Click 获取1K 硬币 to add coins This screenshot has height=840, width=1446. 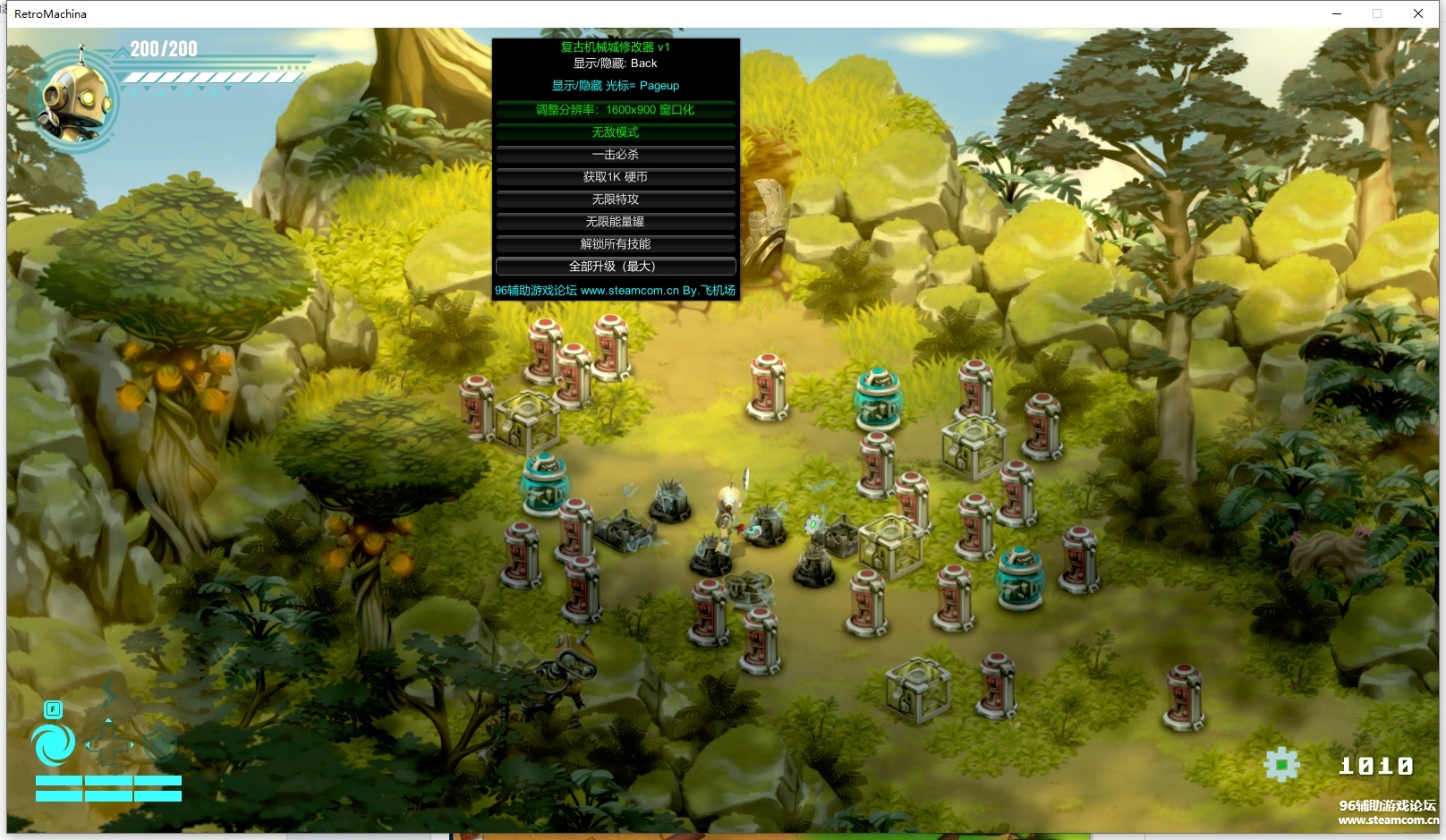point(616,177)
